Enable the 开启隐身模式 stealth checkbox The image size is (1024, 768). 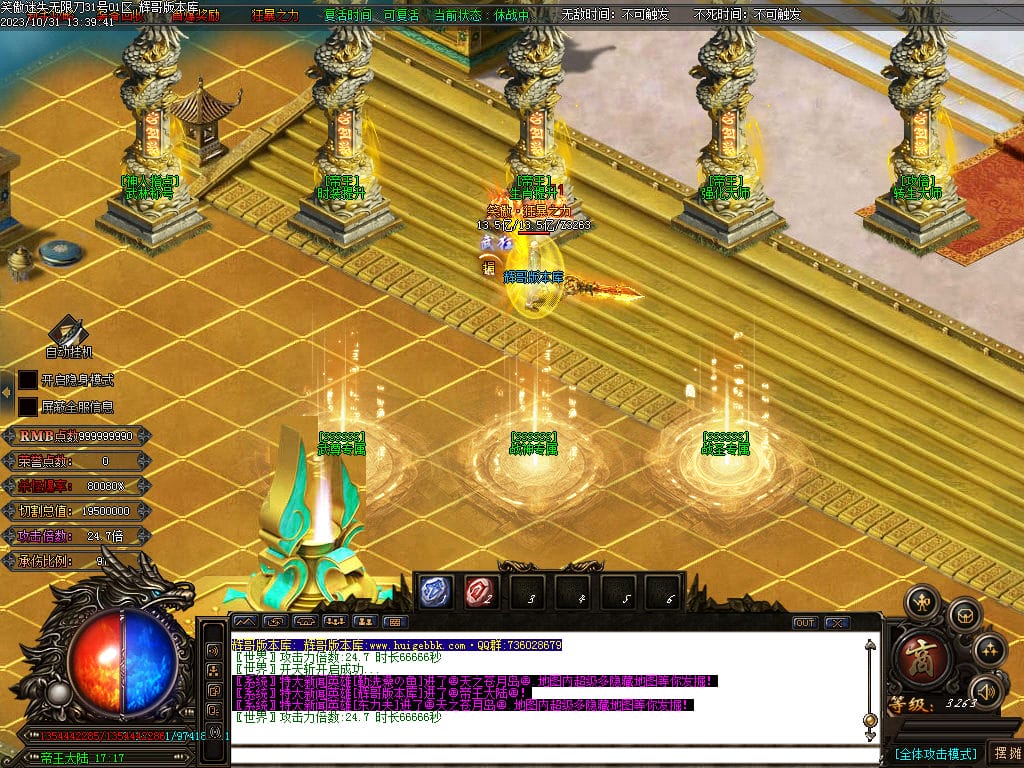click(28, 380)
